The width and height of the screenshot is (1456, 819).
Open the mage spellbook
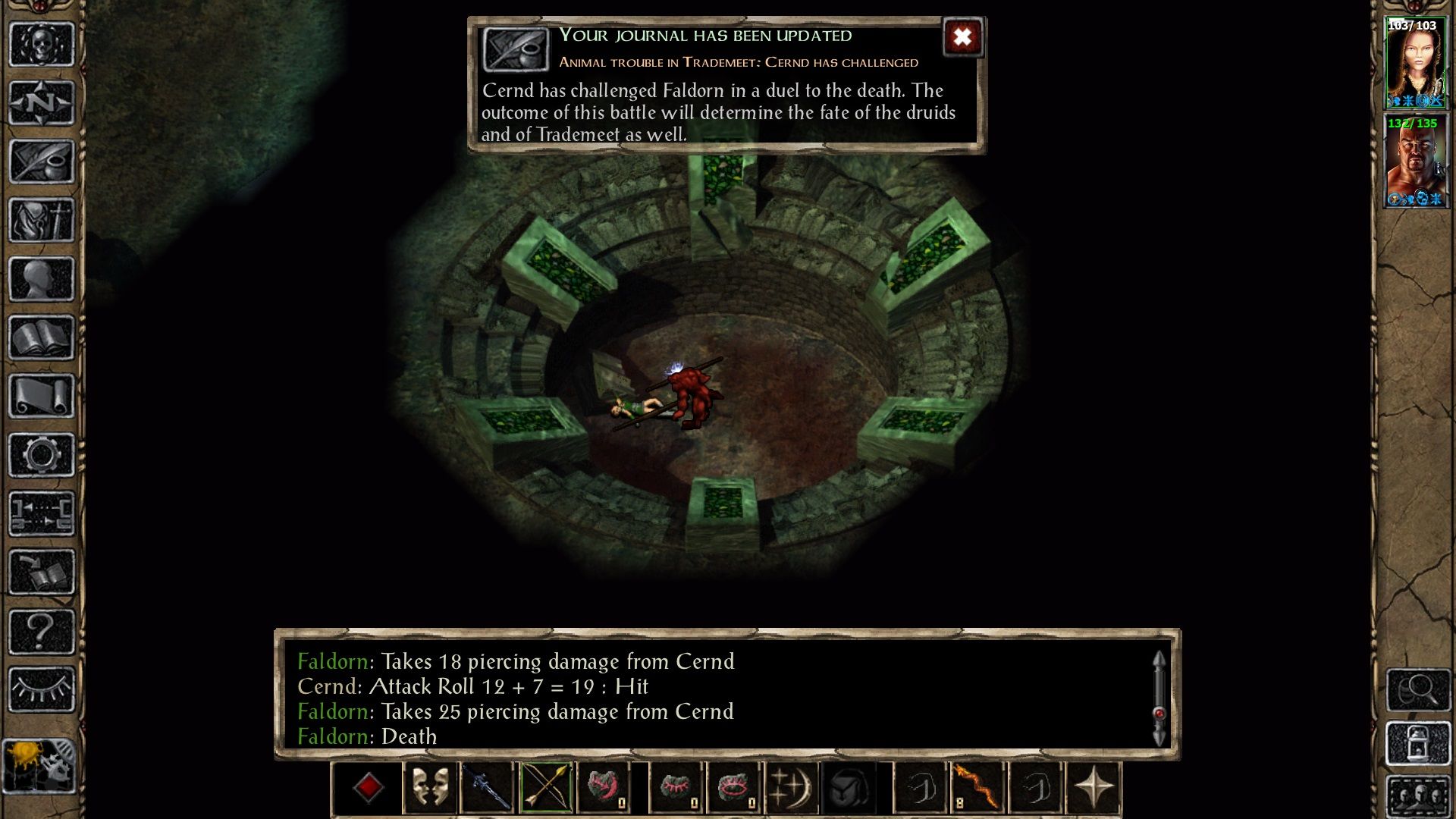[42, 337]
